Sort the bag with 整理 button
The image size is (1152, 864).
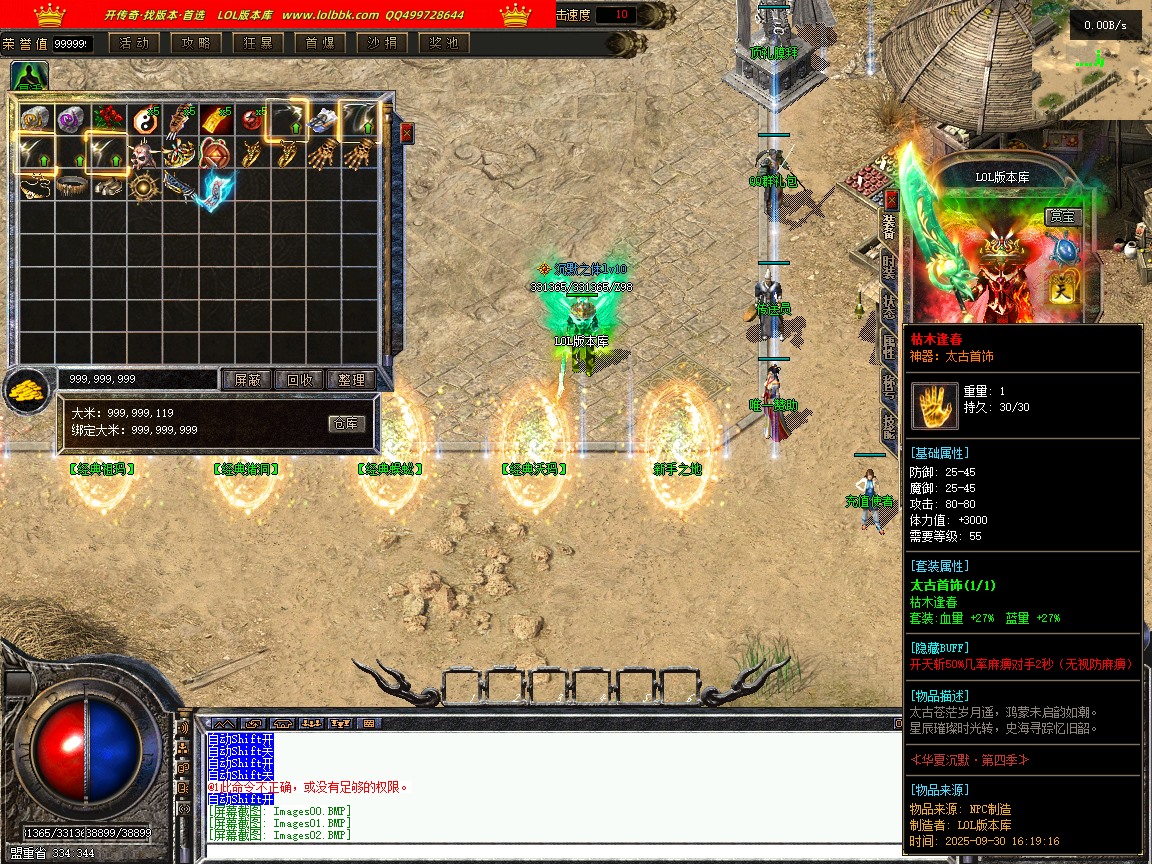tap(351, 380)
